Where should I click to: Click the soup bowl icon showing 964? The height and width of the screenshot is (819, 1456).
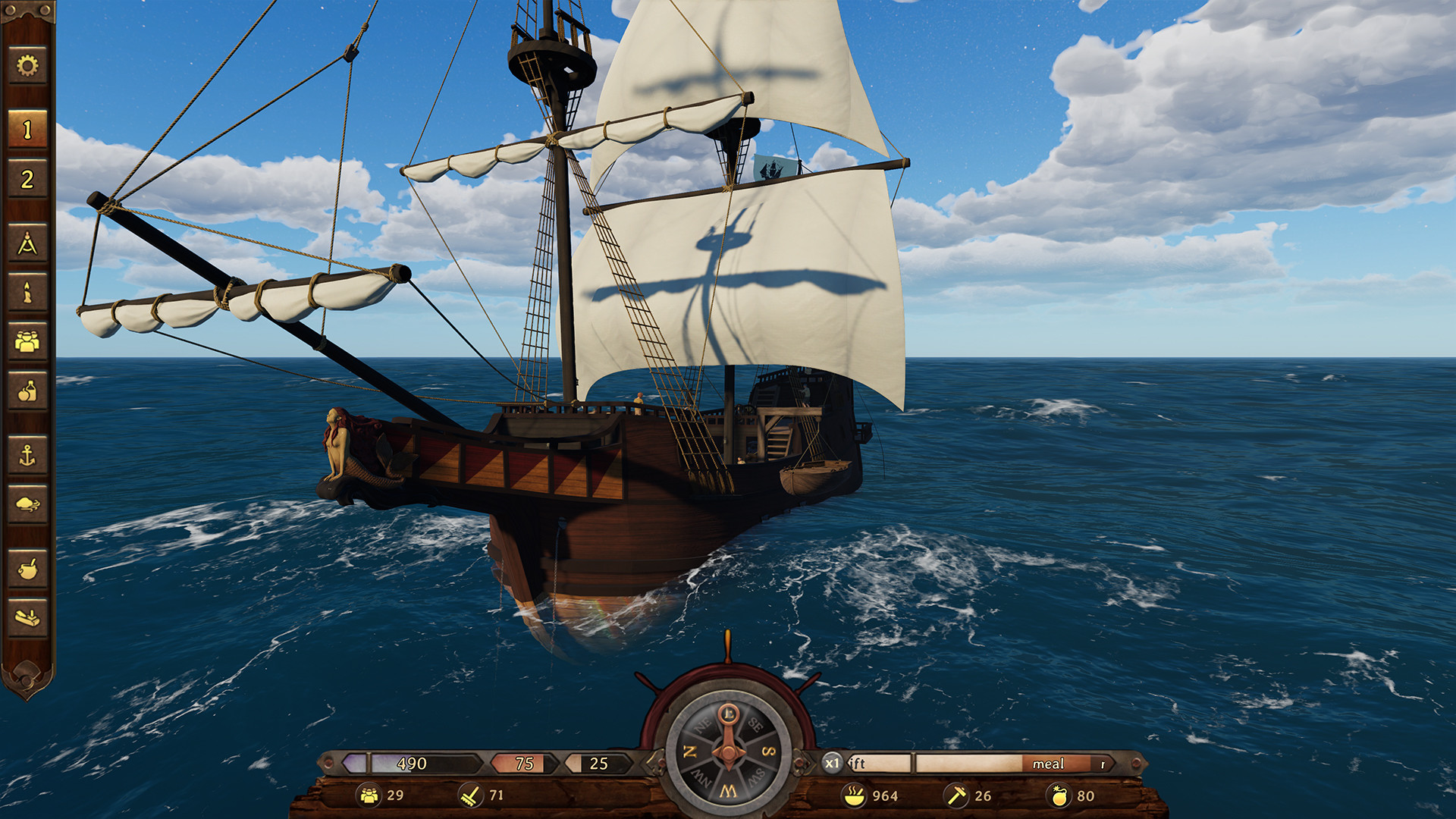click(855, 796)
